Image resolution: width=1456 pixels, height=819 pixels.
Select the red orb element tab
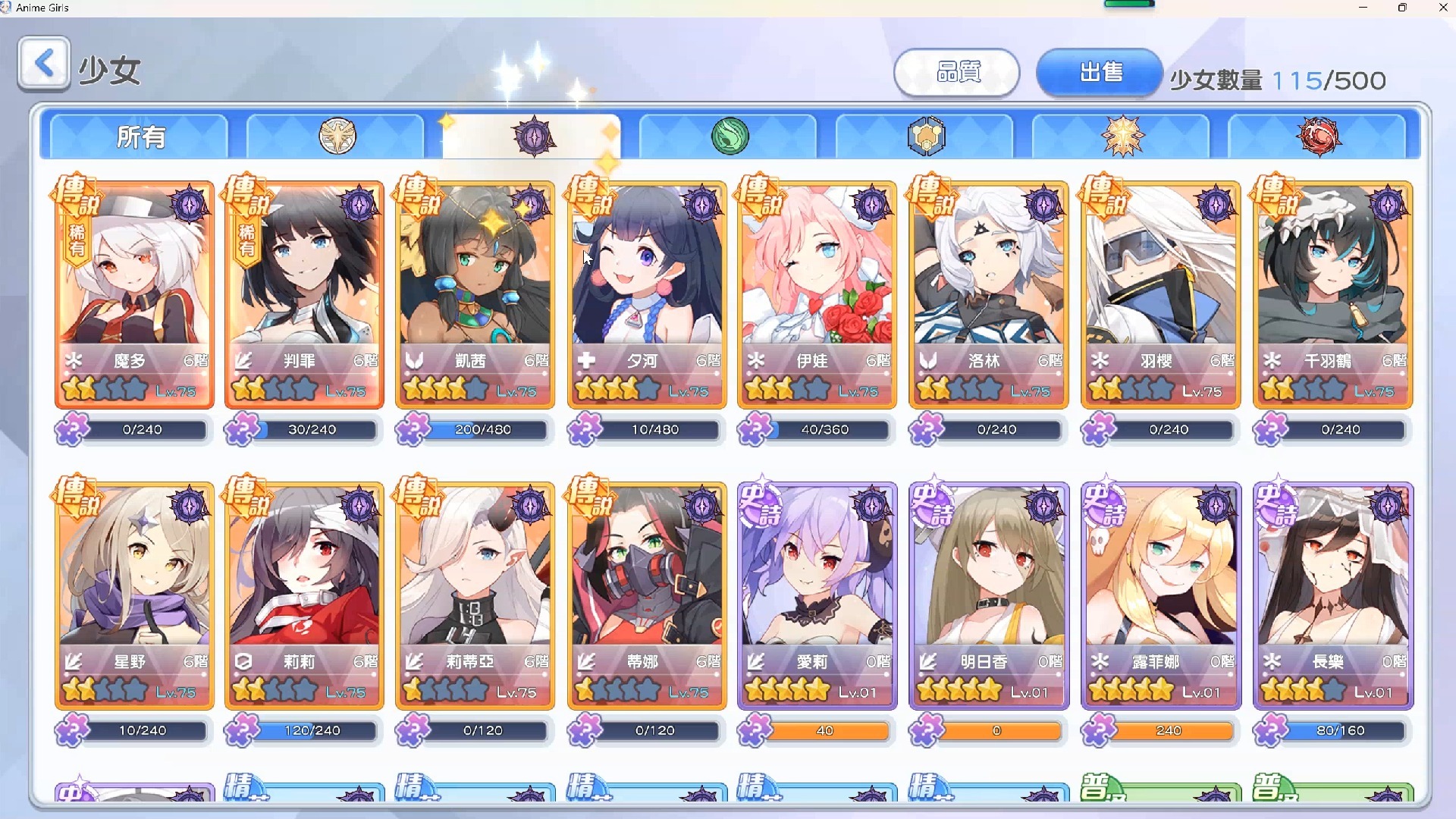1319,137
